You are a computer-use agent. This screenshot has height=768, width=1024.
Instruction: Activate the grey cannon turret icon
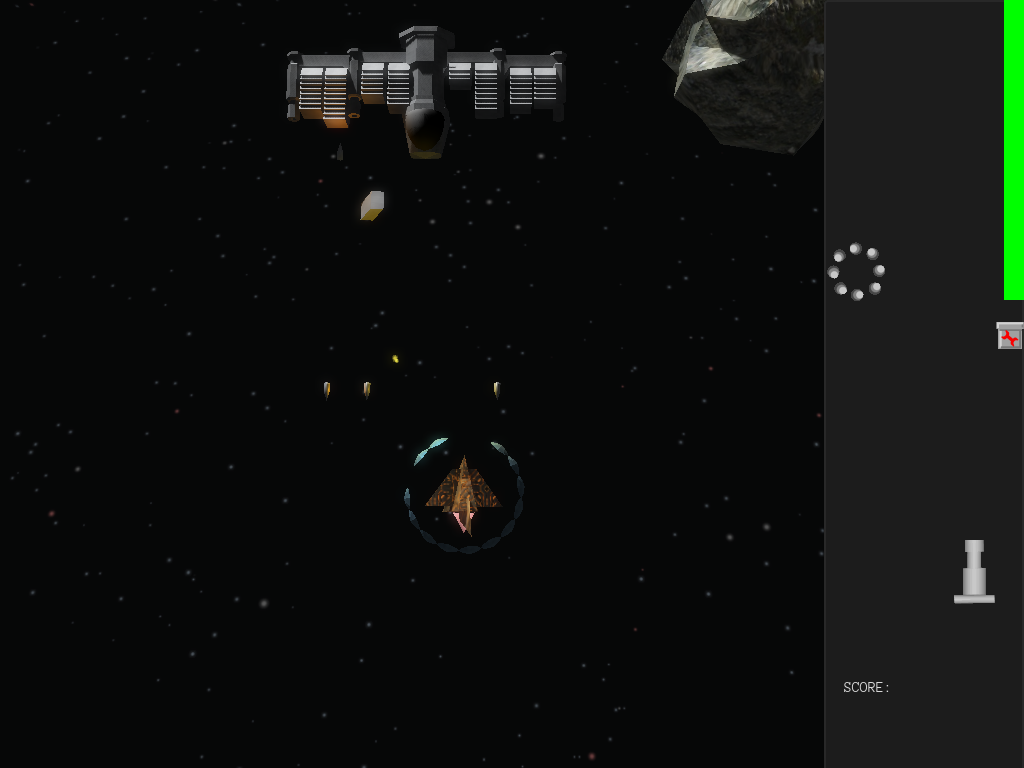pos(974,573)
